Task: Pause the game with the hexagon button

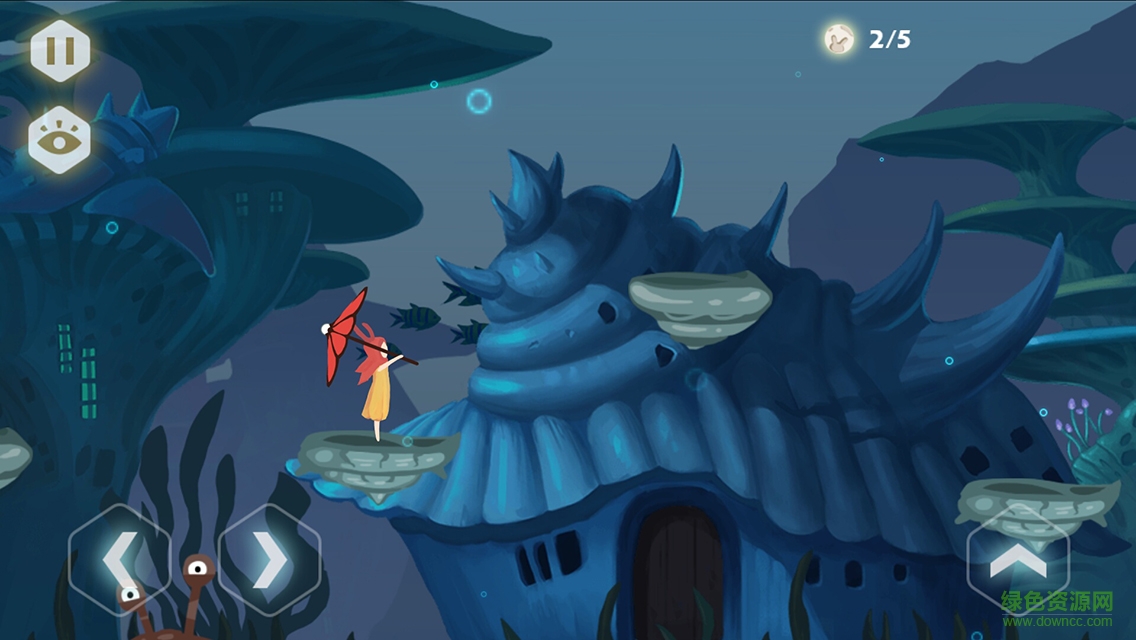Action: (x=60, y=50)
